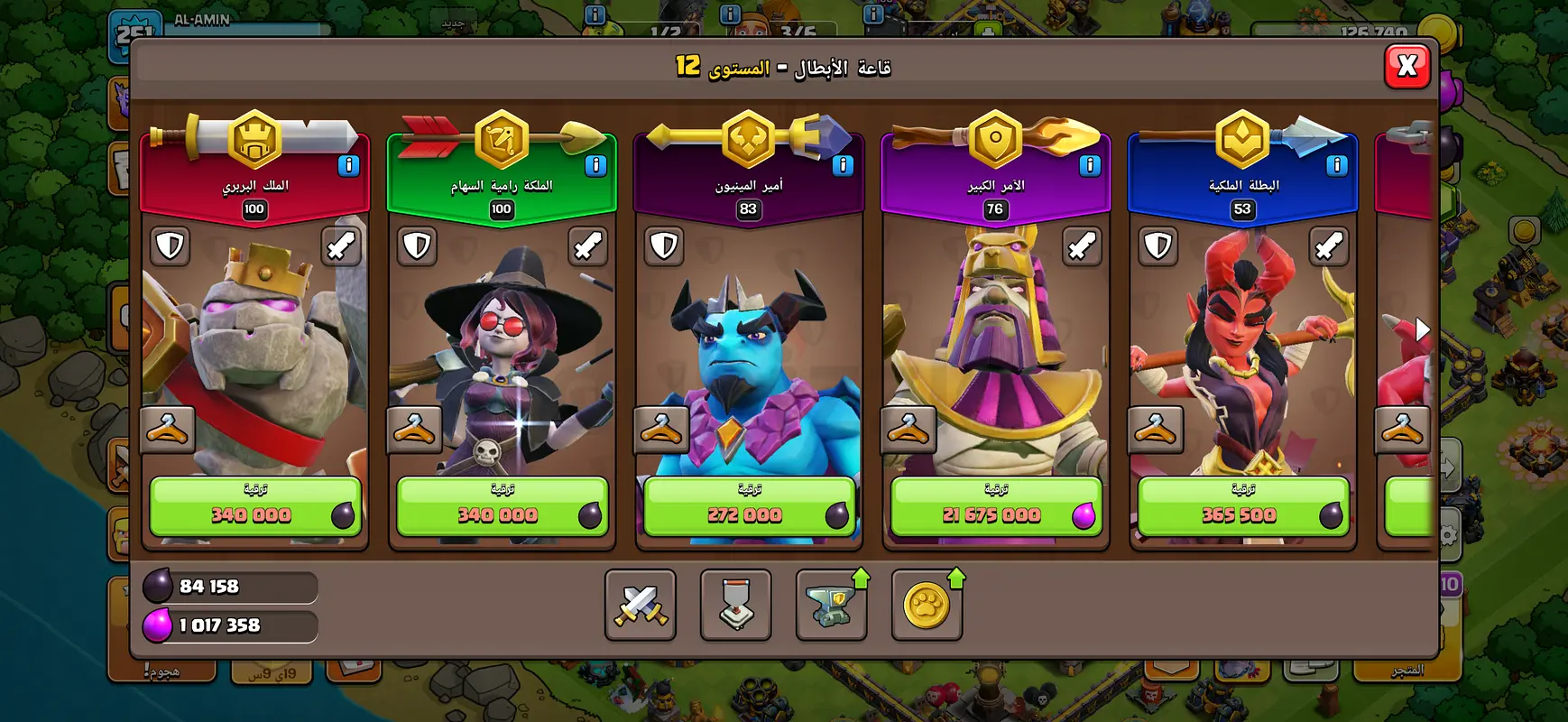Upgrade Grand Warden for 21 675 000 elixir
Image resolution: width=1568 pixels, height=722 pixels.
996,507
